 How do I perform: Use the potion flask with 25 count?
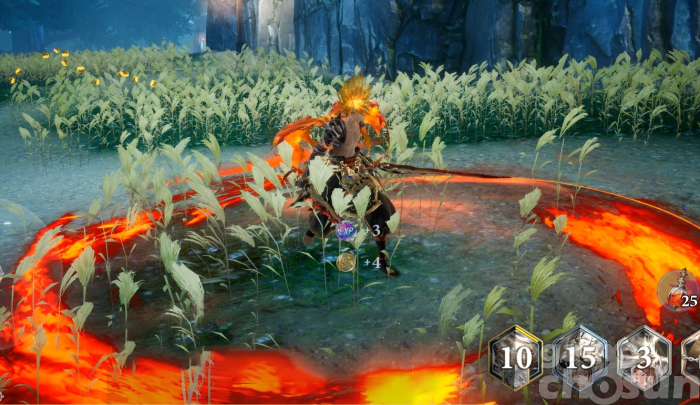pos(680,290)
